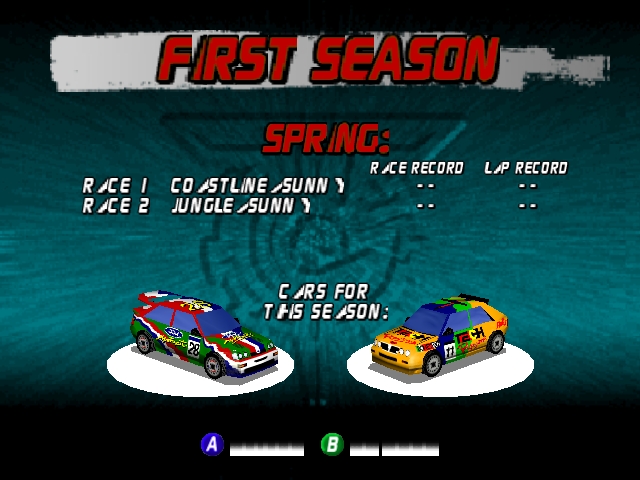
Task: Select the Race 2 Jungle Sunny row
Action: click(x=197, y=206)
